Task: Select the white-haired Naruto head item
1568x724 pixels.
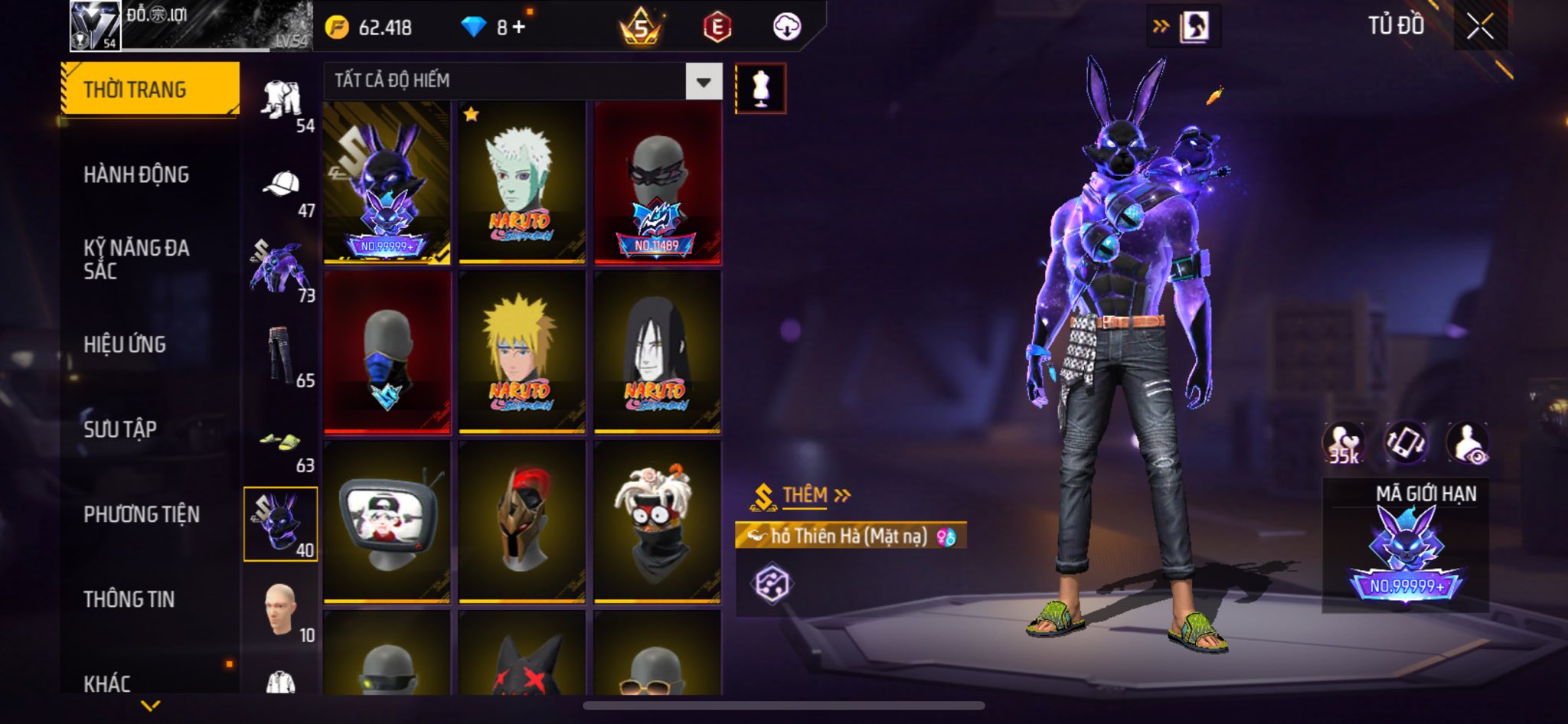Action: 521,183
